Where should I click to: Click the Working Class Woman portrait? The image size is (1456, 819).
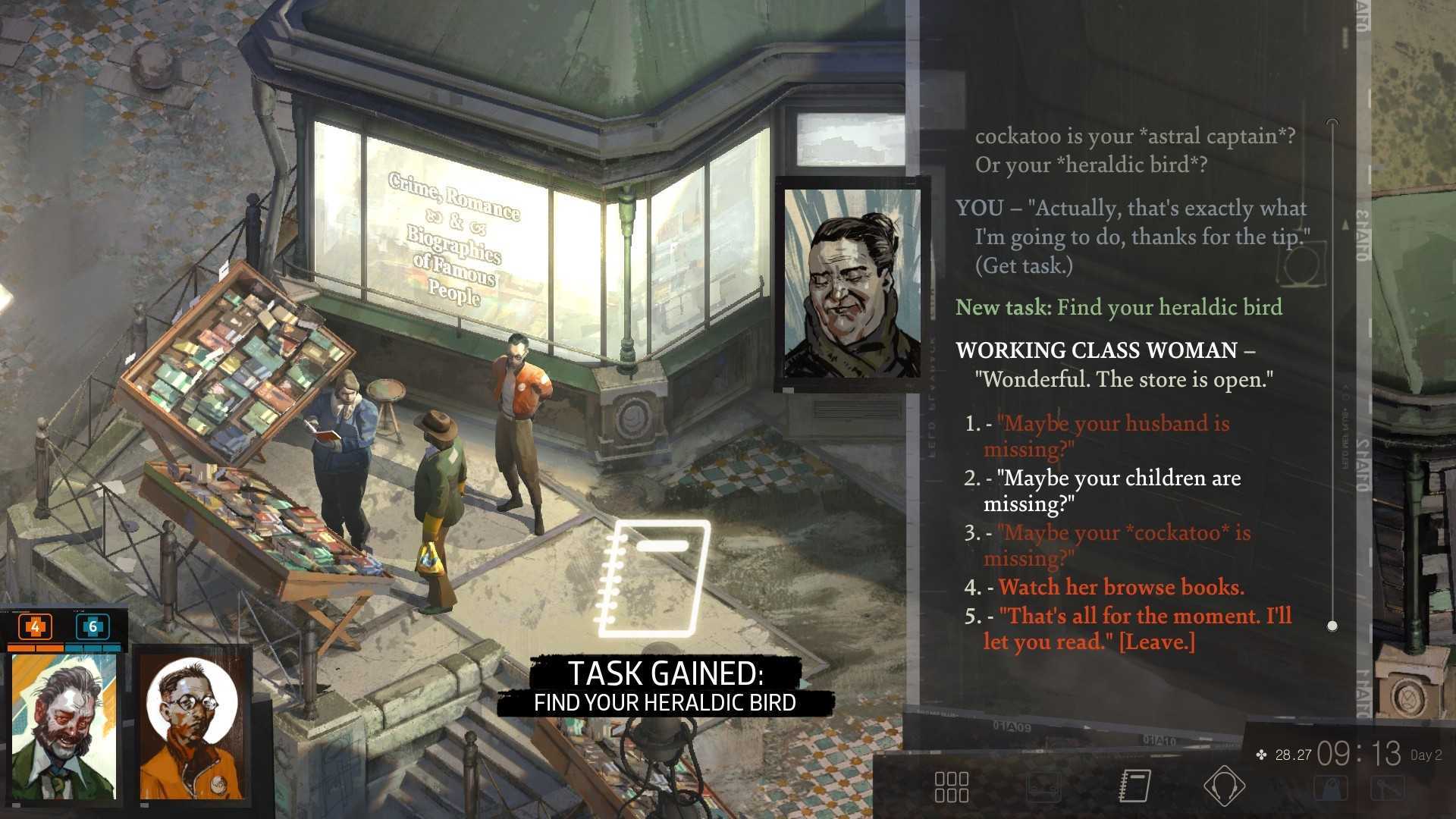852,284
